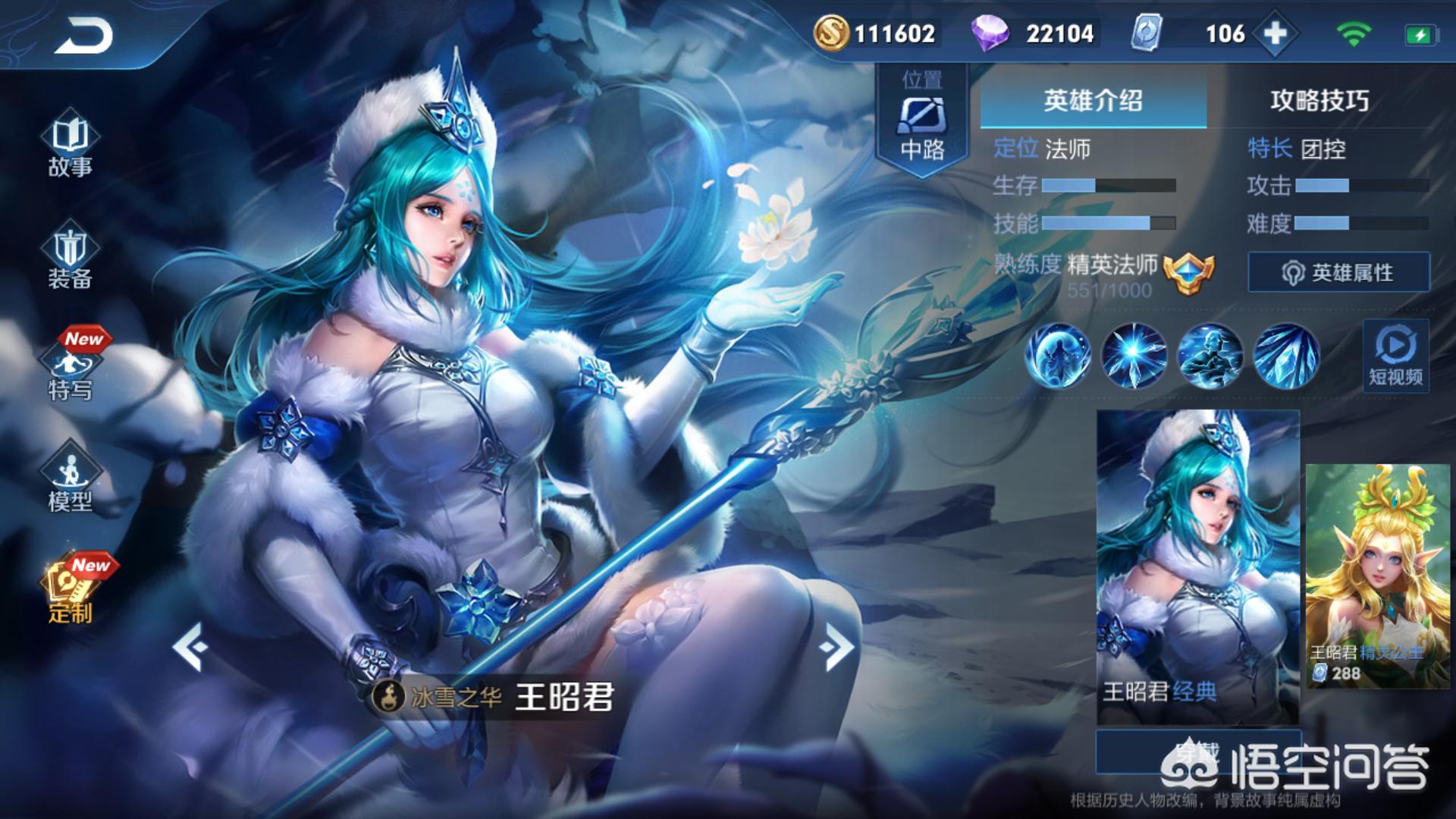Go back using the return arrow
This screenshot has width=1456, height=819.
83,36
